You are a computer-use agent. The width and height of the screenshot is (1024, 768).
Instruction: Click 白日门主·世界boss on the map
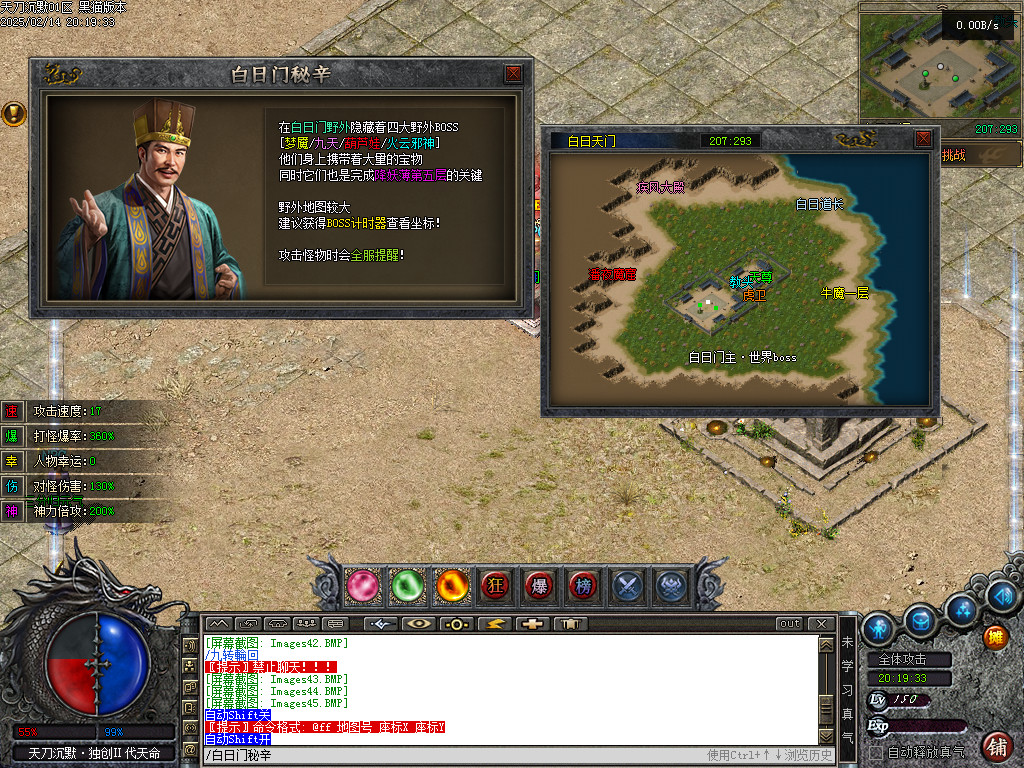click(x=742, y=357)
